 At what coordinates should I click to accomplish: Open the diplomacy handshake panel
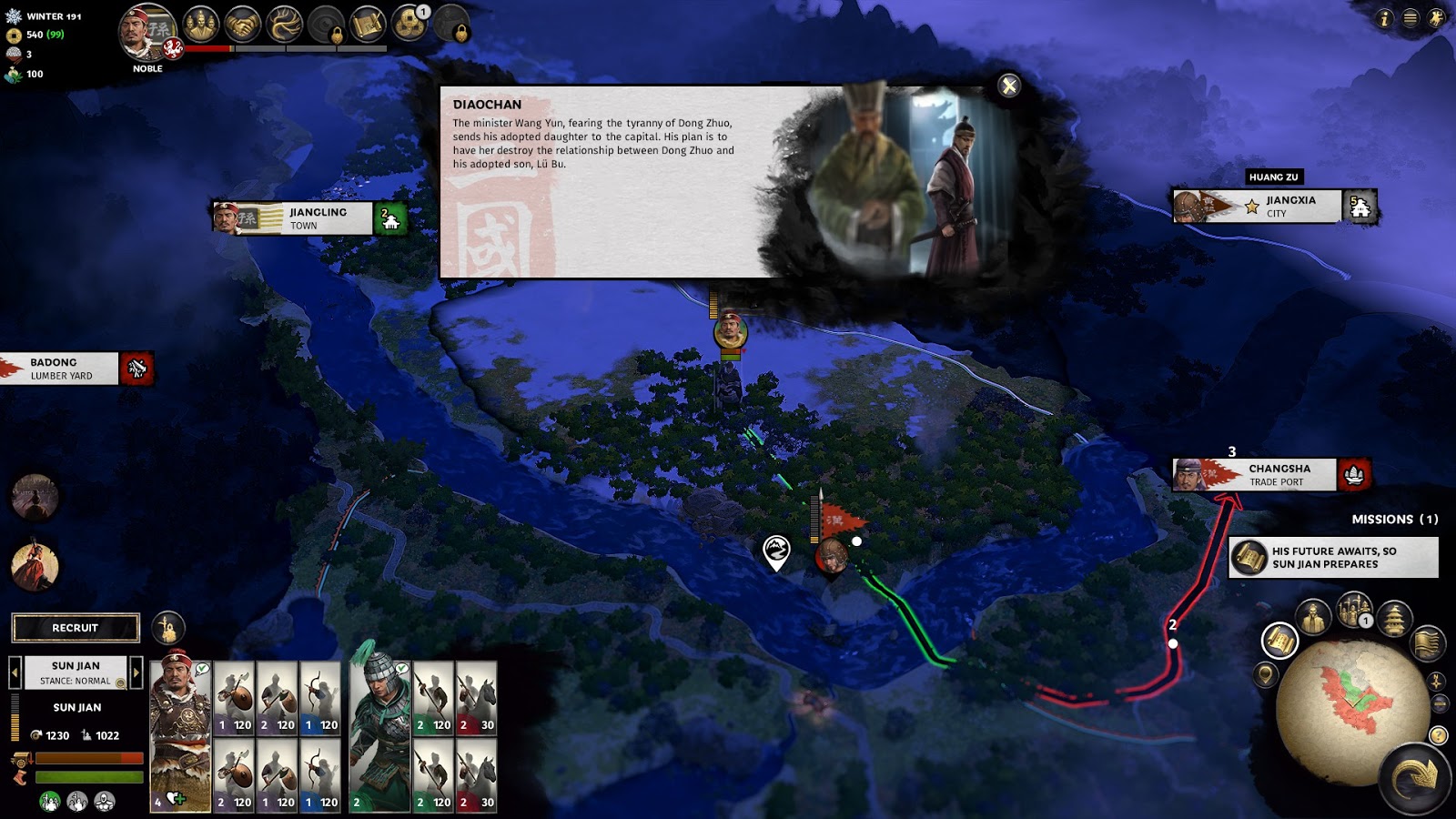coord(243,25)
